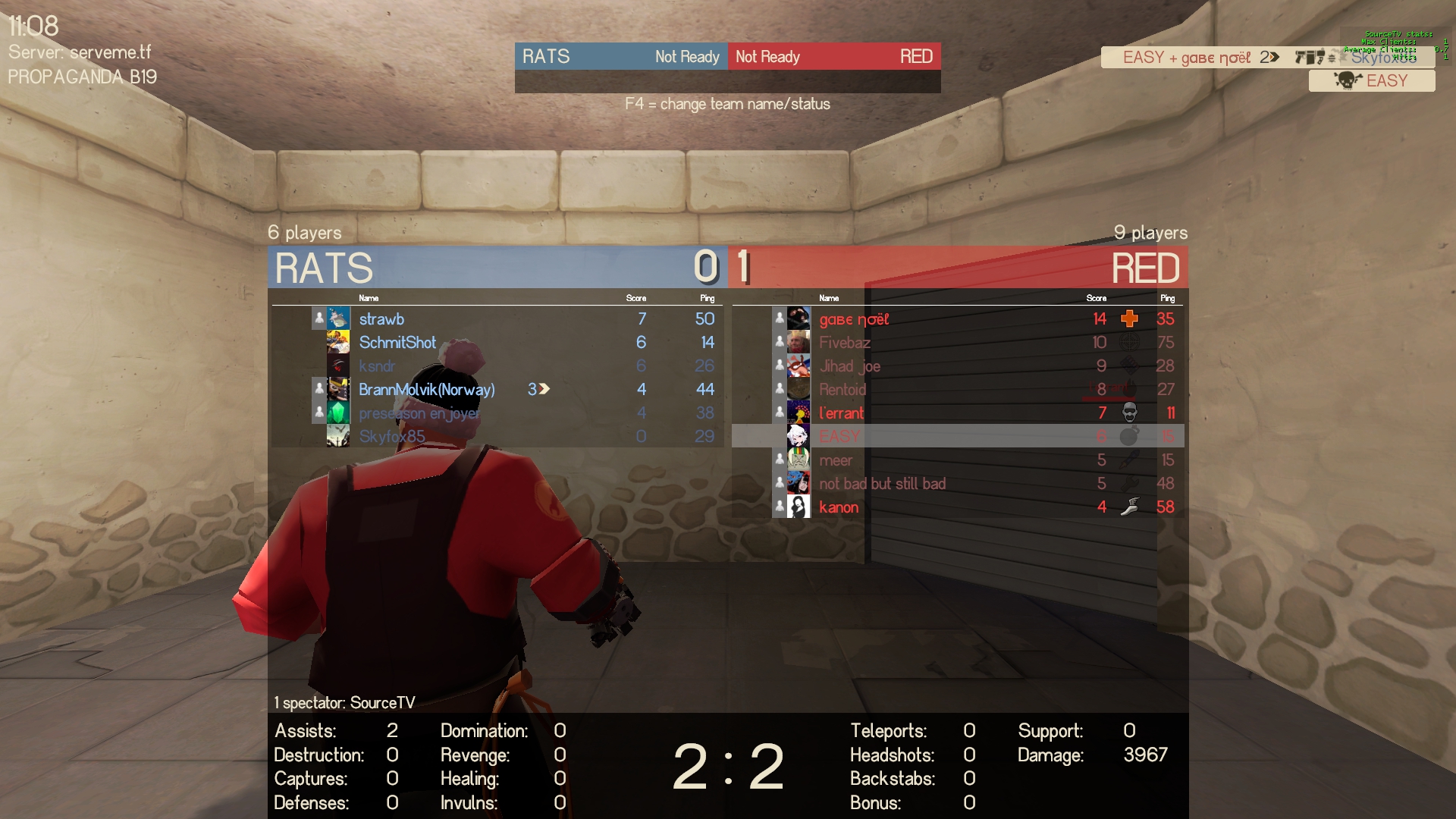The width and height of the screenshot is (1456, 819).
Task: Select the Rentoid player row
Action: (842, 390)
